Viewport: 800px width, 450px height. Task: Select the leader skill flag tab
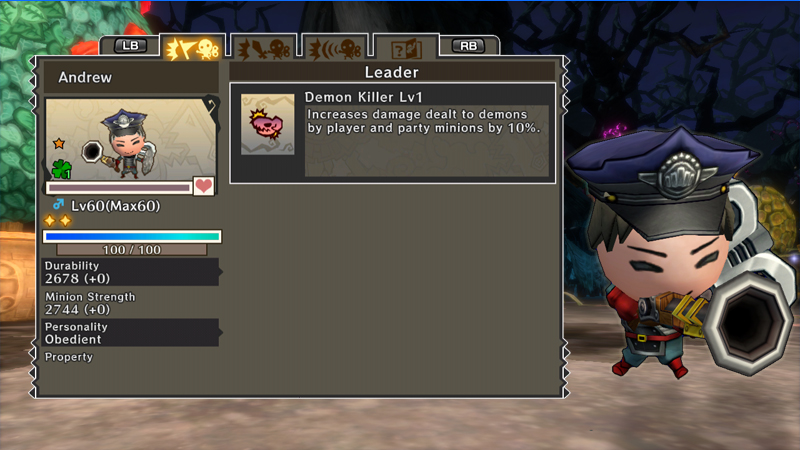[x=191, y=48]
